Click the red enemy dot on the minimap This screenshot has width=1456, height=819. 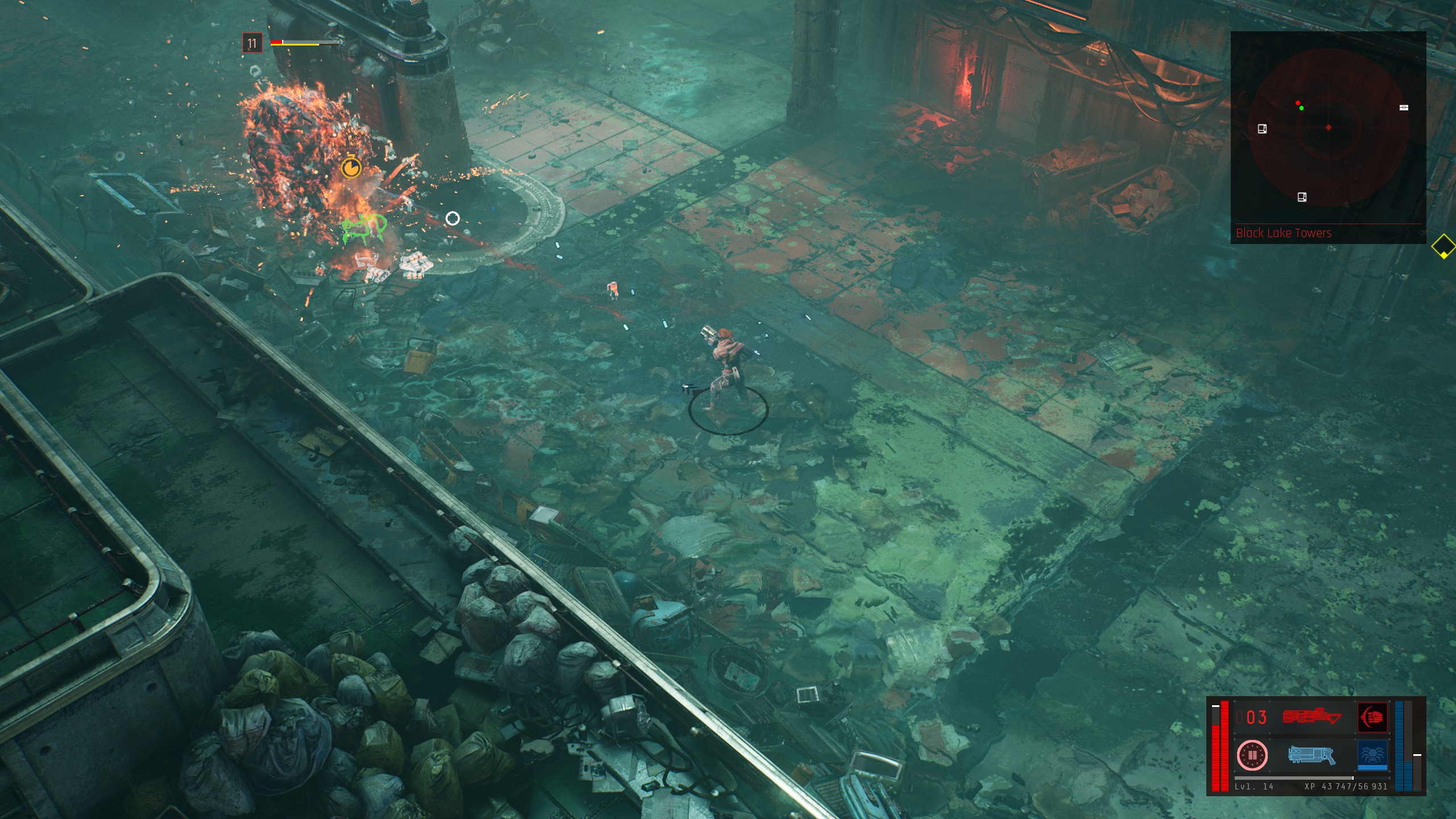click(x=1298, y=103)
